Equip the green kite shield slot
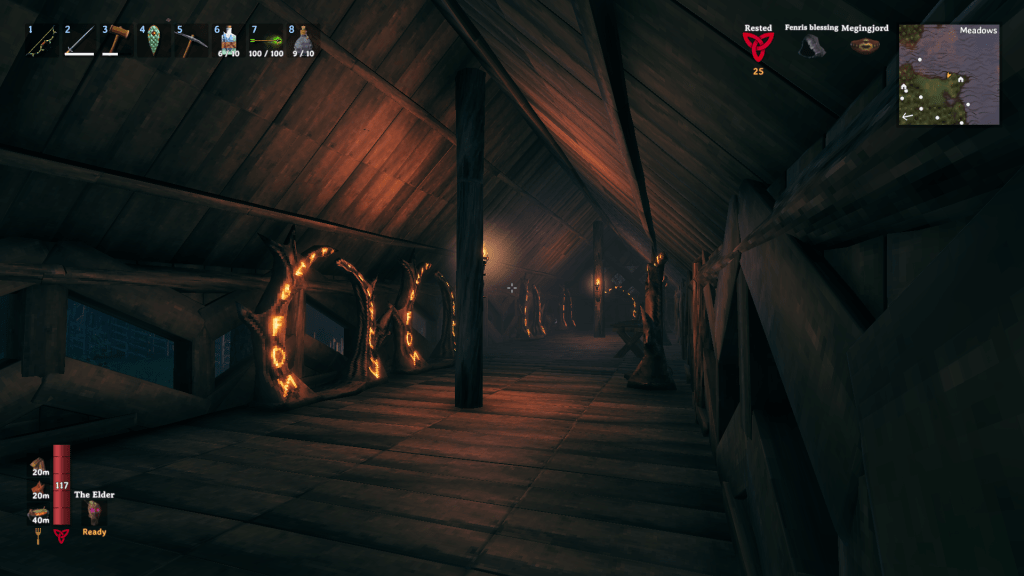The image size is (1024, 576). click(154, 41)
